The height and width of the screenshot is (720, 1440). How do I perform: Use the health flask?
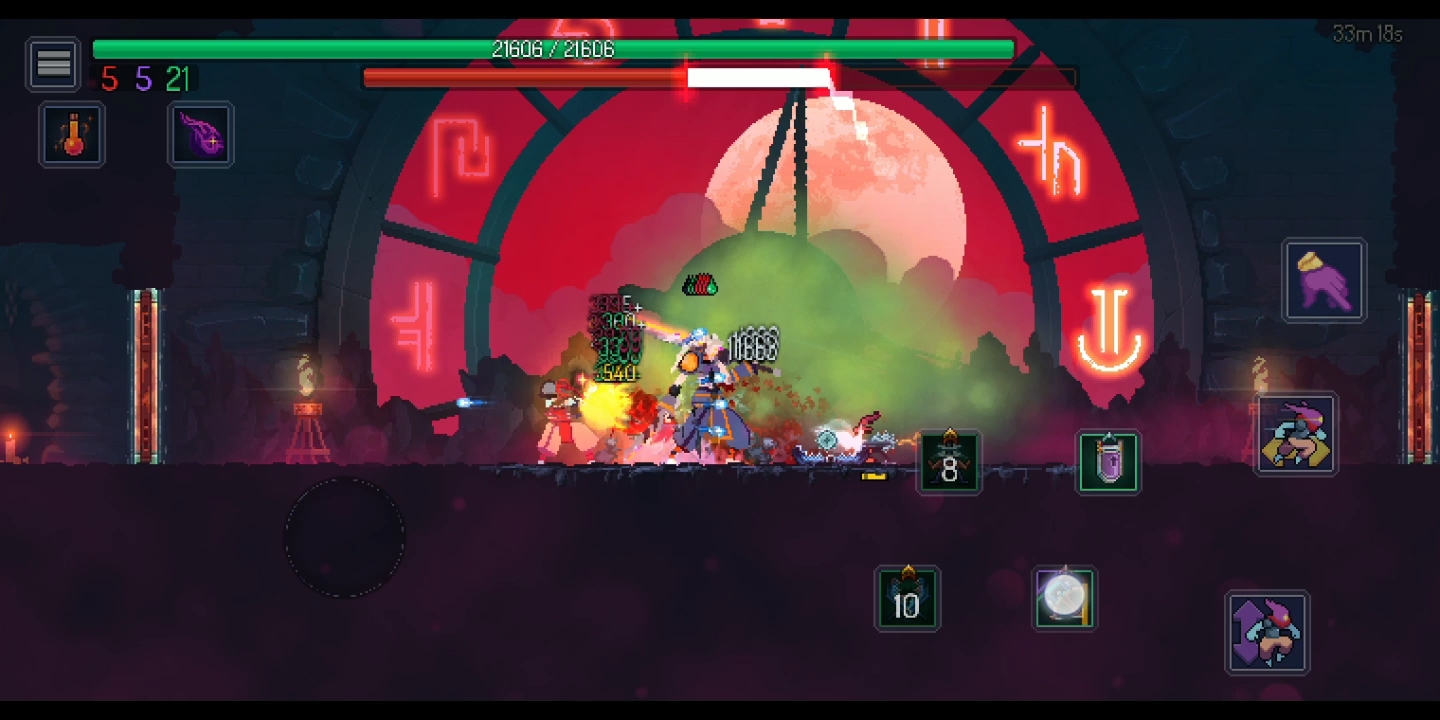coord(73,134)
